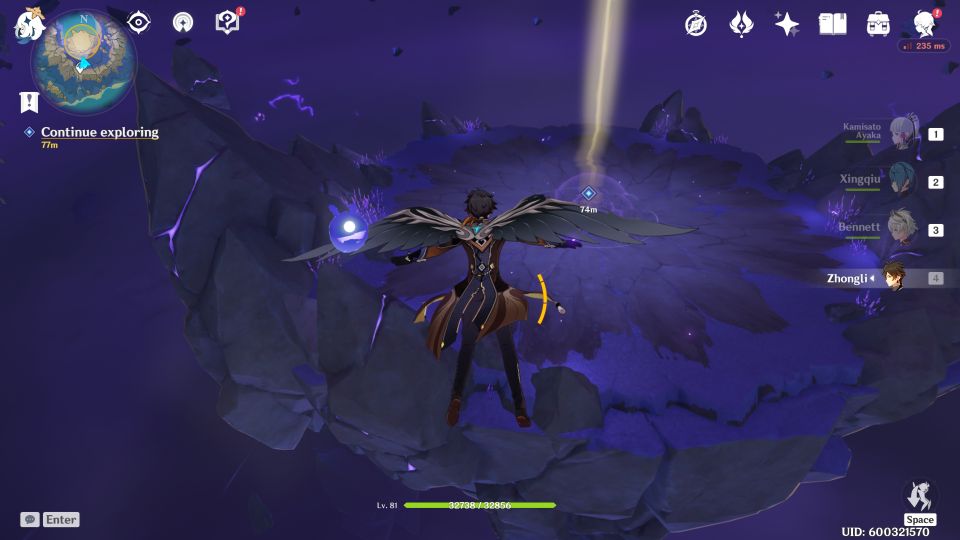Open the backpack inventory icon
Image resolution: width=960 pixels, height=540 pixels.
click(x=878, y=24)
